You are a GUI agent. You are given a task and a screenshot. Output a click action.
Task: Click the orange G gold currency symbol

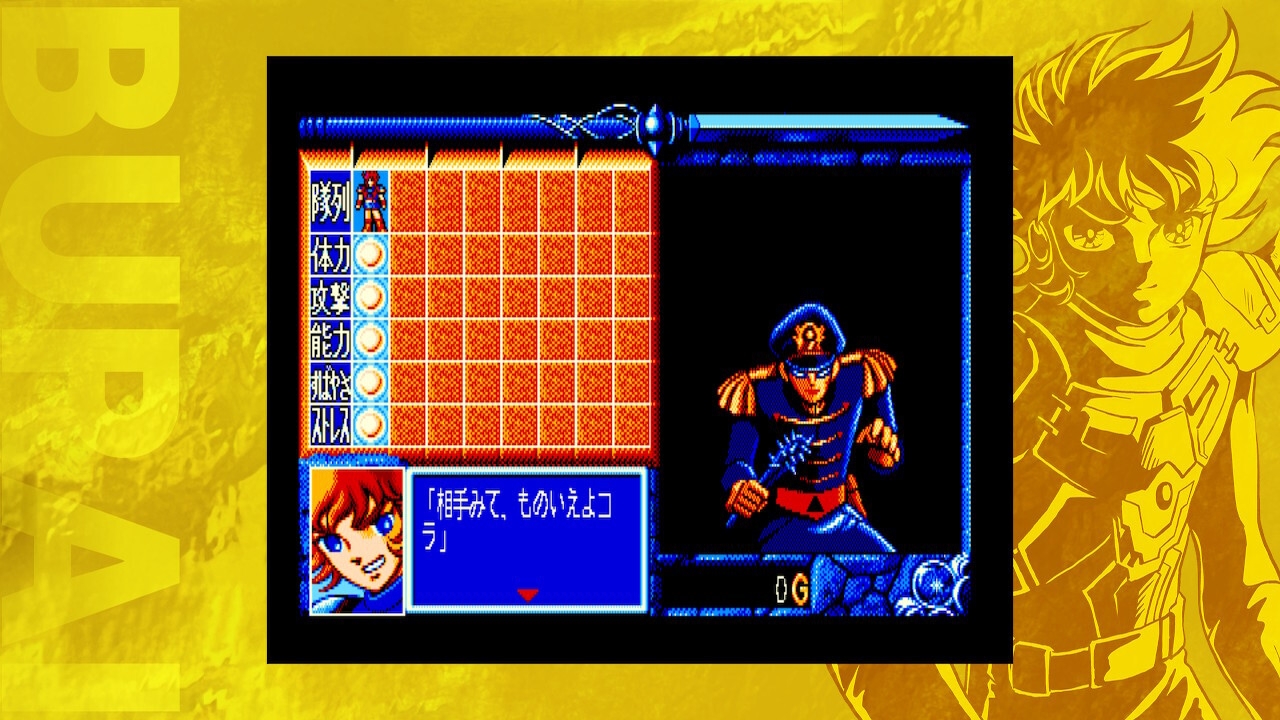(801, 588)
